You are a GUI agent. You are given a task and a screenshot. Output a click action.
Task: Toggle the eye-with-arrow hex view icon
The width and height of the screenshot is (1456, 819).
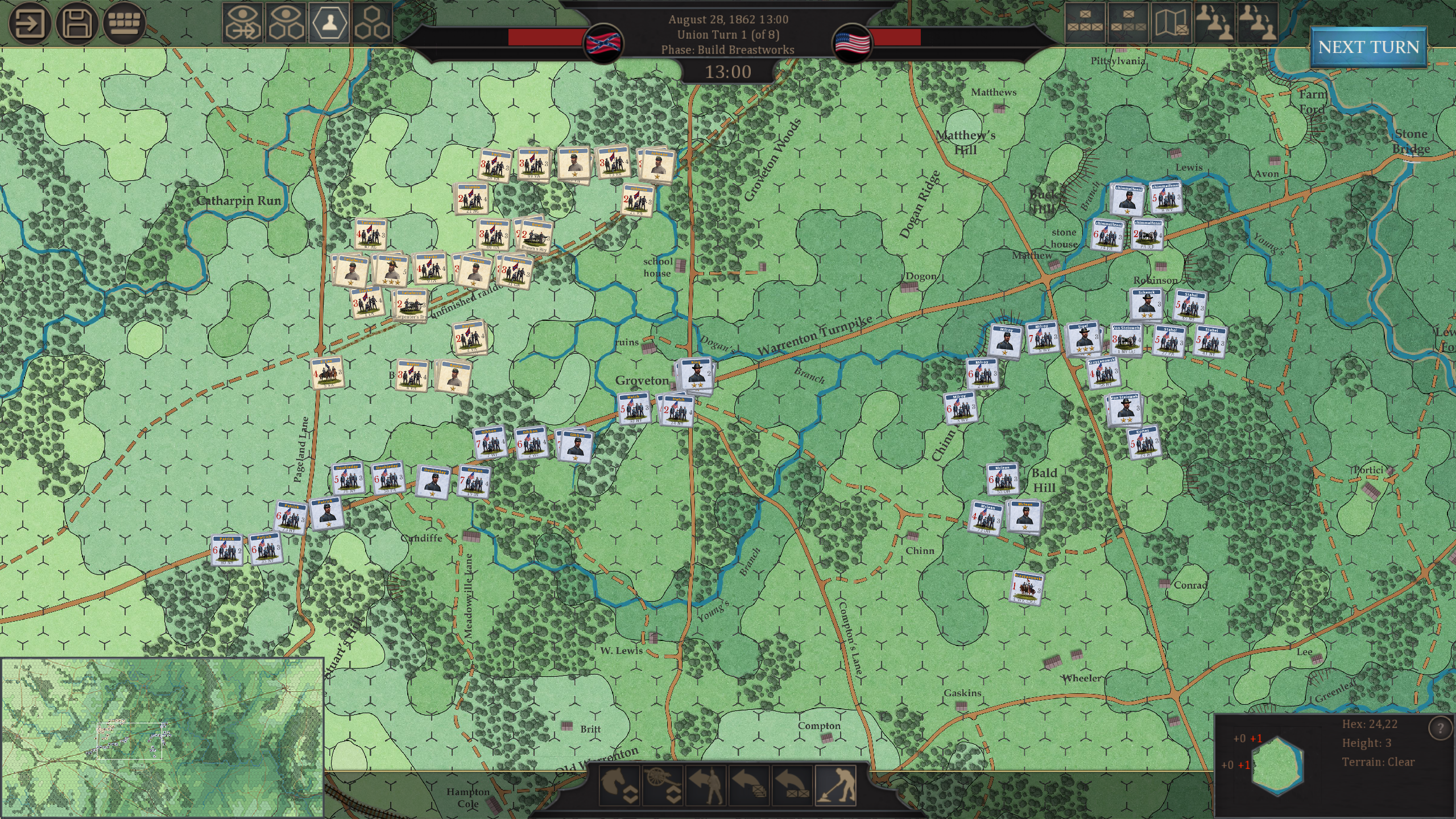(x=243, y=23)
